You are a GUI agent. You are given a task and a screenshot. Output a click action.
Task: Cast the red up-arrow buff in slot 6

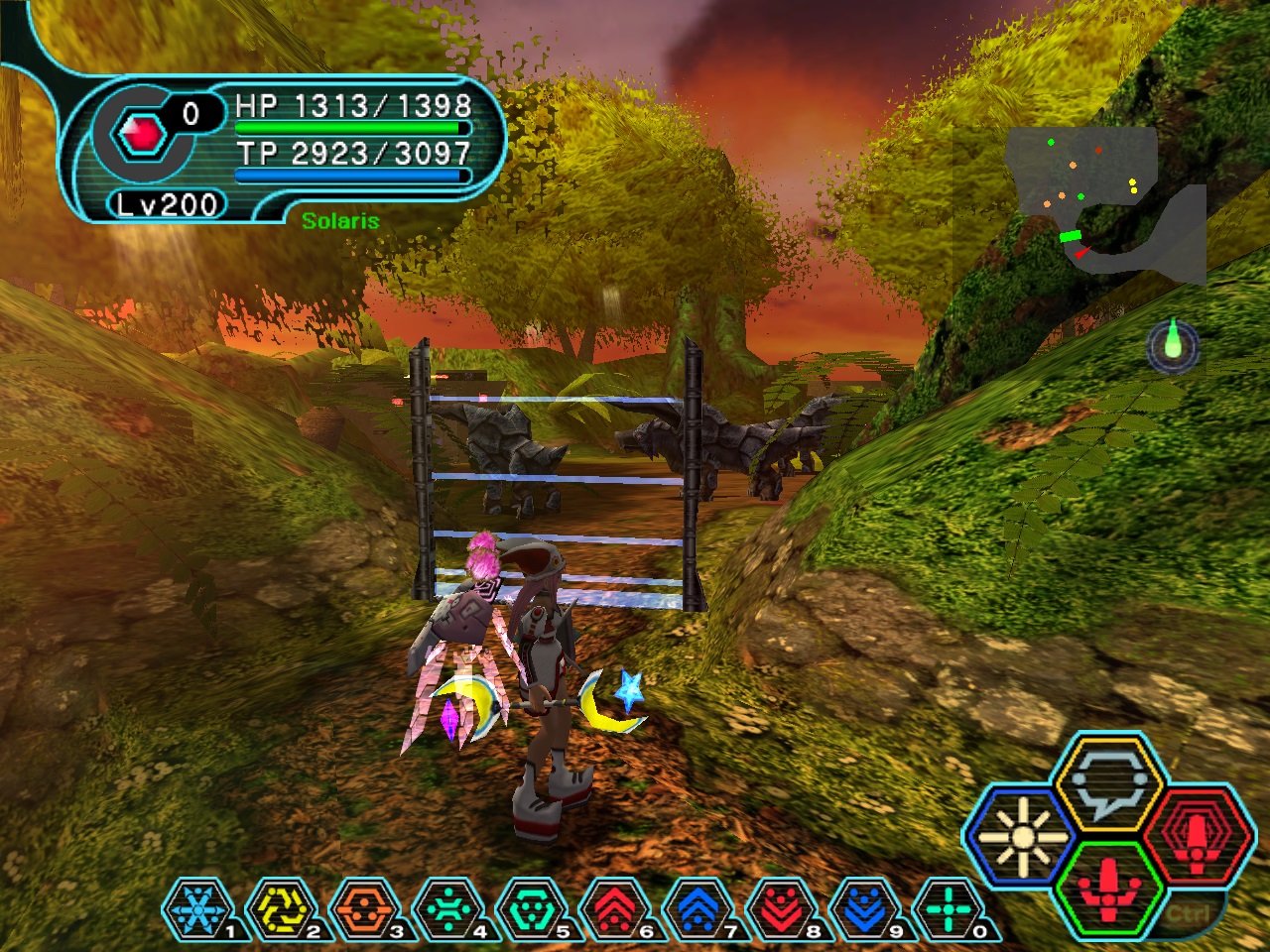pyautogui.click(x=613, y=908)
